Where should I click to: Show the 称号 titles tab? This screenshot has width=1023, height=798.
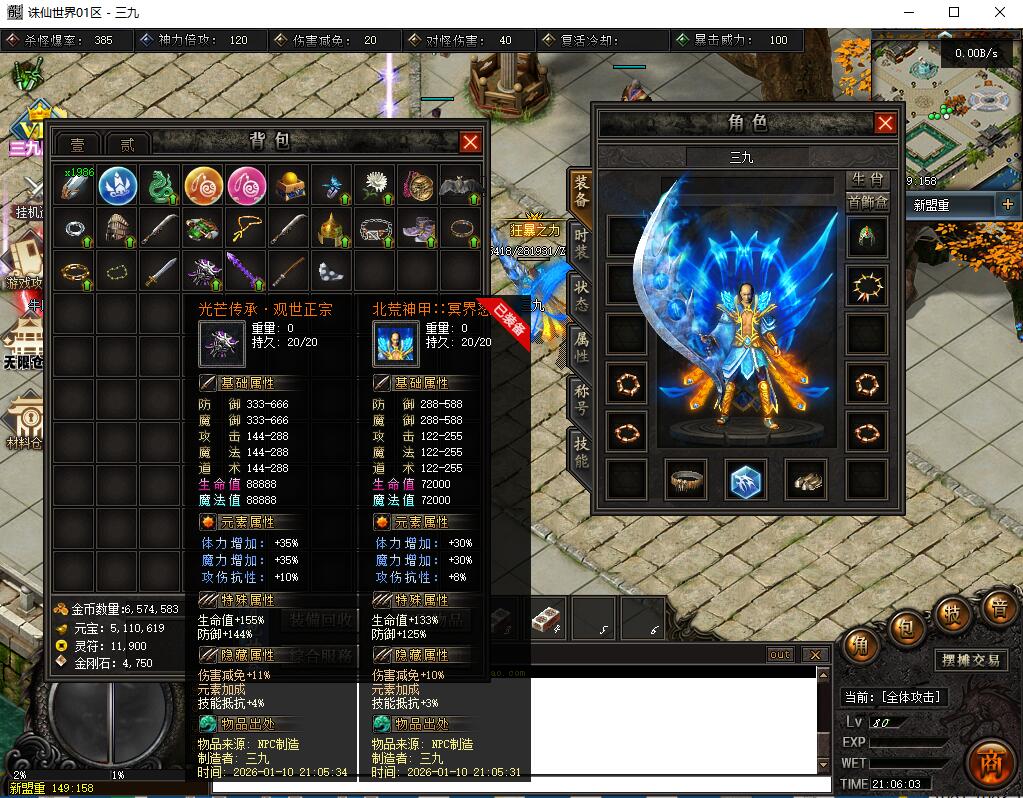(581, 400)
